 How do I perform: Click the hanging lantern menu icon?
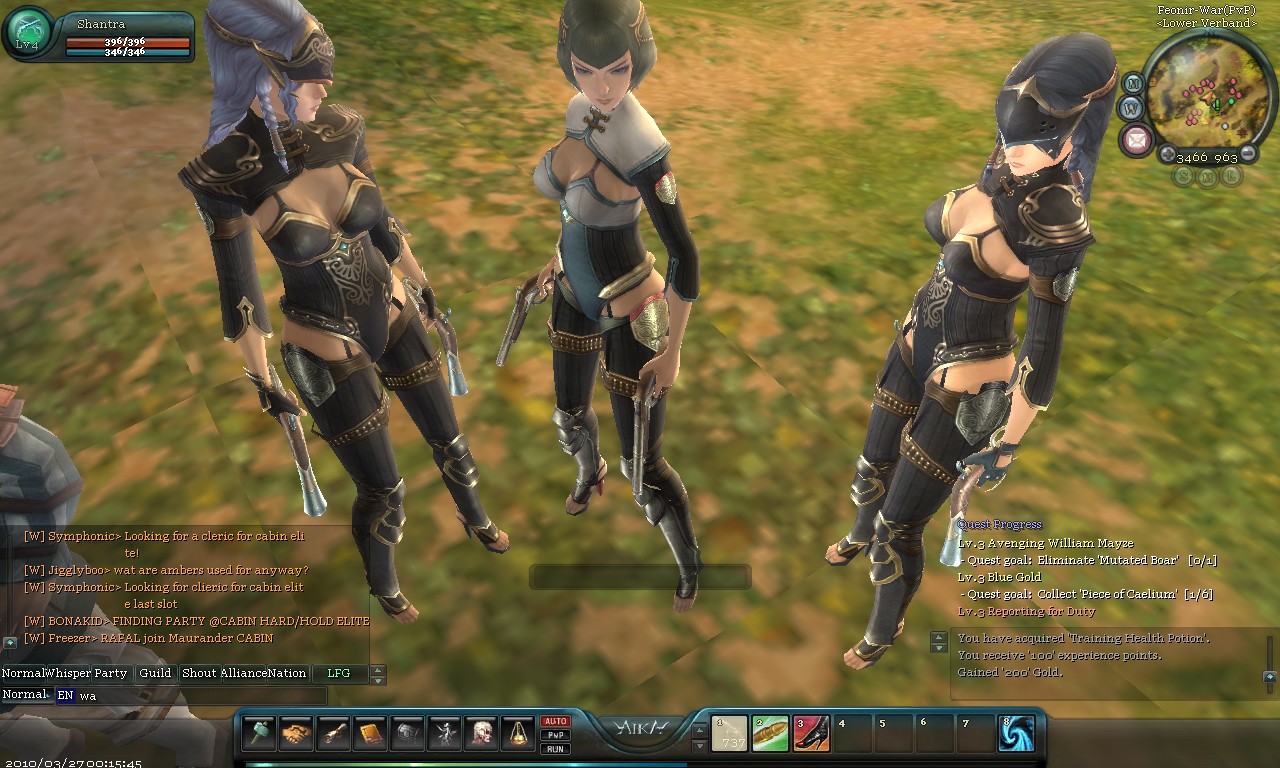[517, 733]
